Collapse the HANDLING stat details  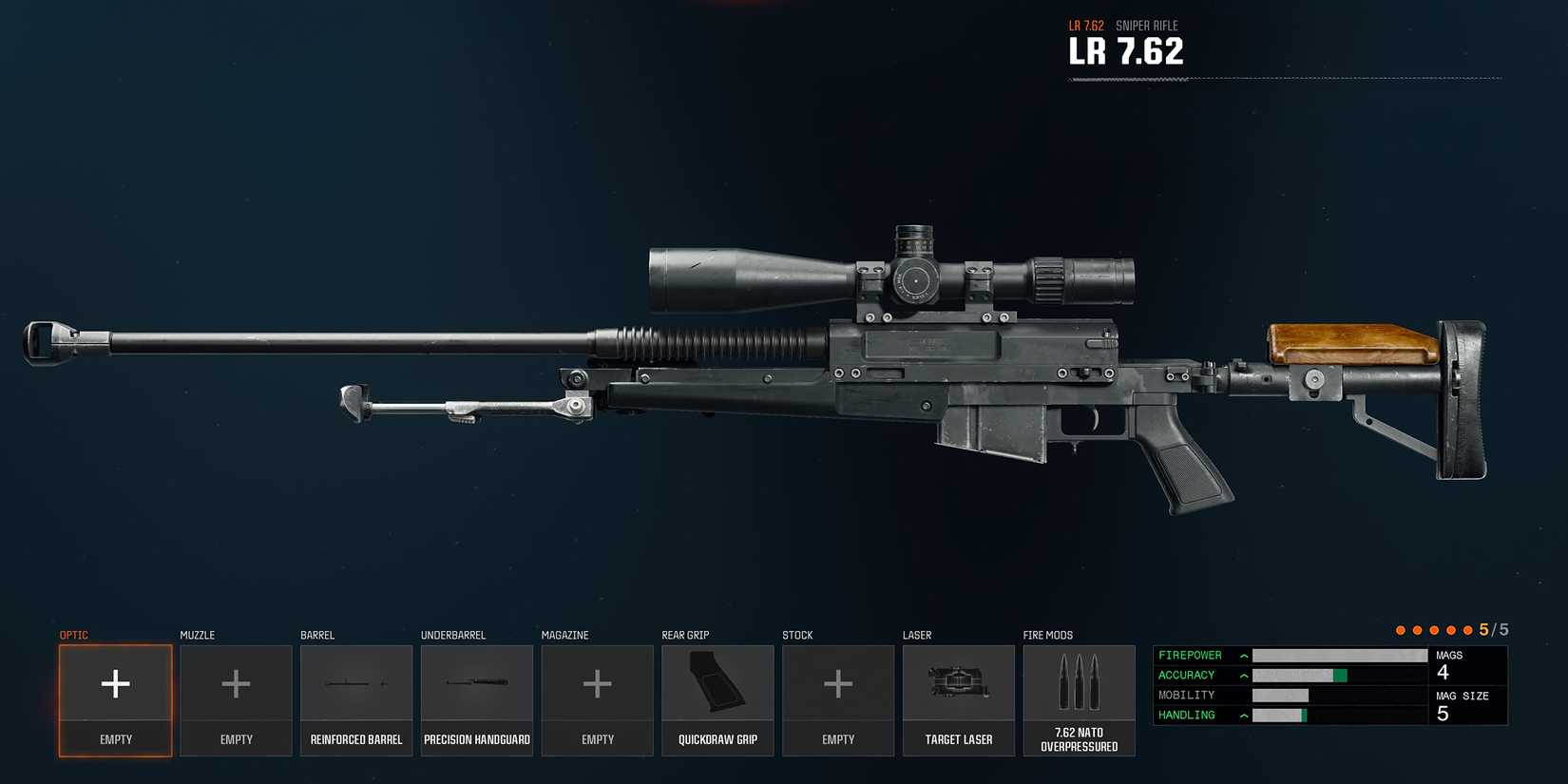tap(1243, 715)
